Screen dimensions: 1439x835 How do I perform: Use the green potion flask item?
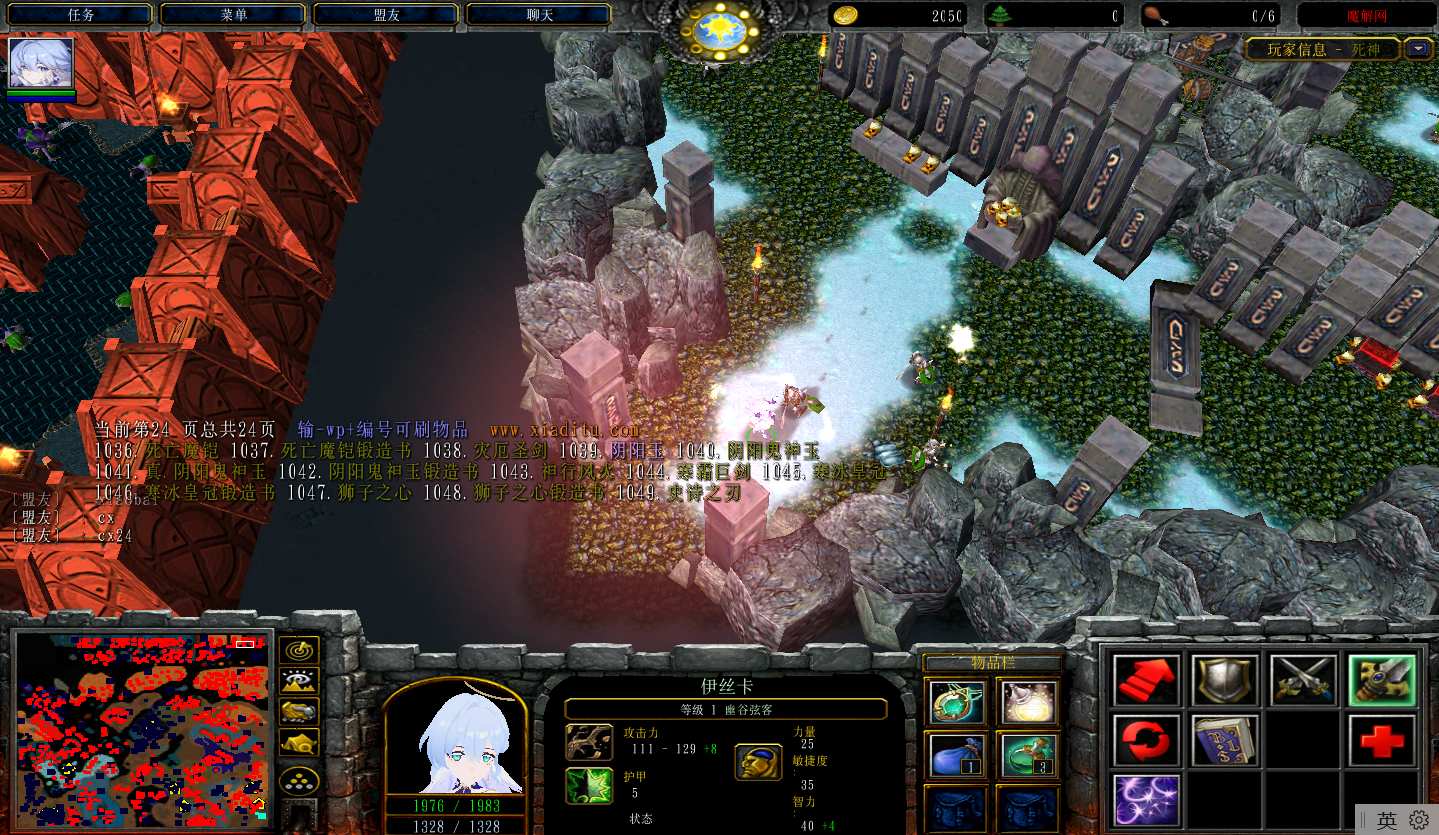1029,755
